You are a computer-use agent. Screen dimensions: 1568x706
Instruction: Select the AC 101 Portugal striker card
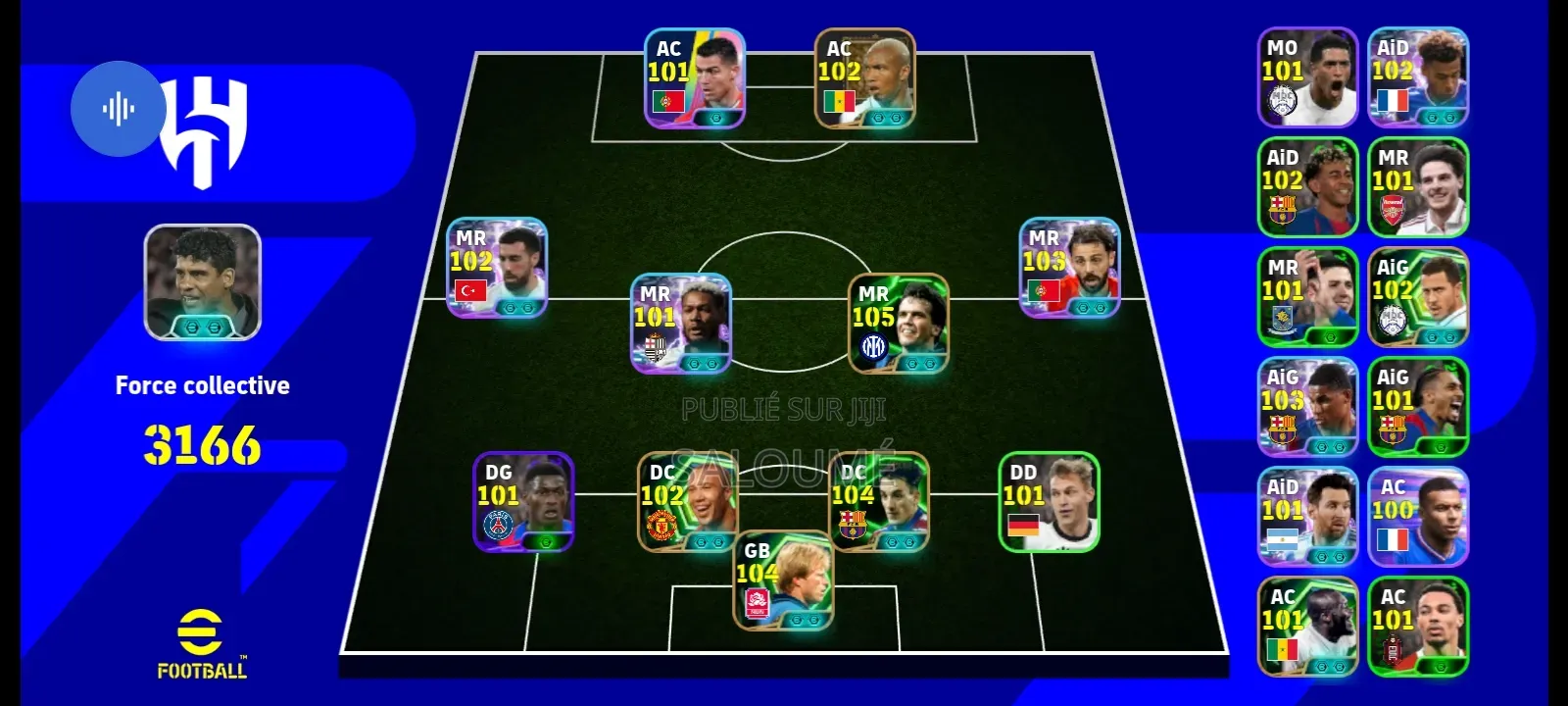click(694, 79)
